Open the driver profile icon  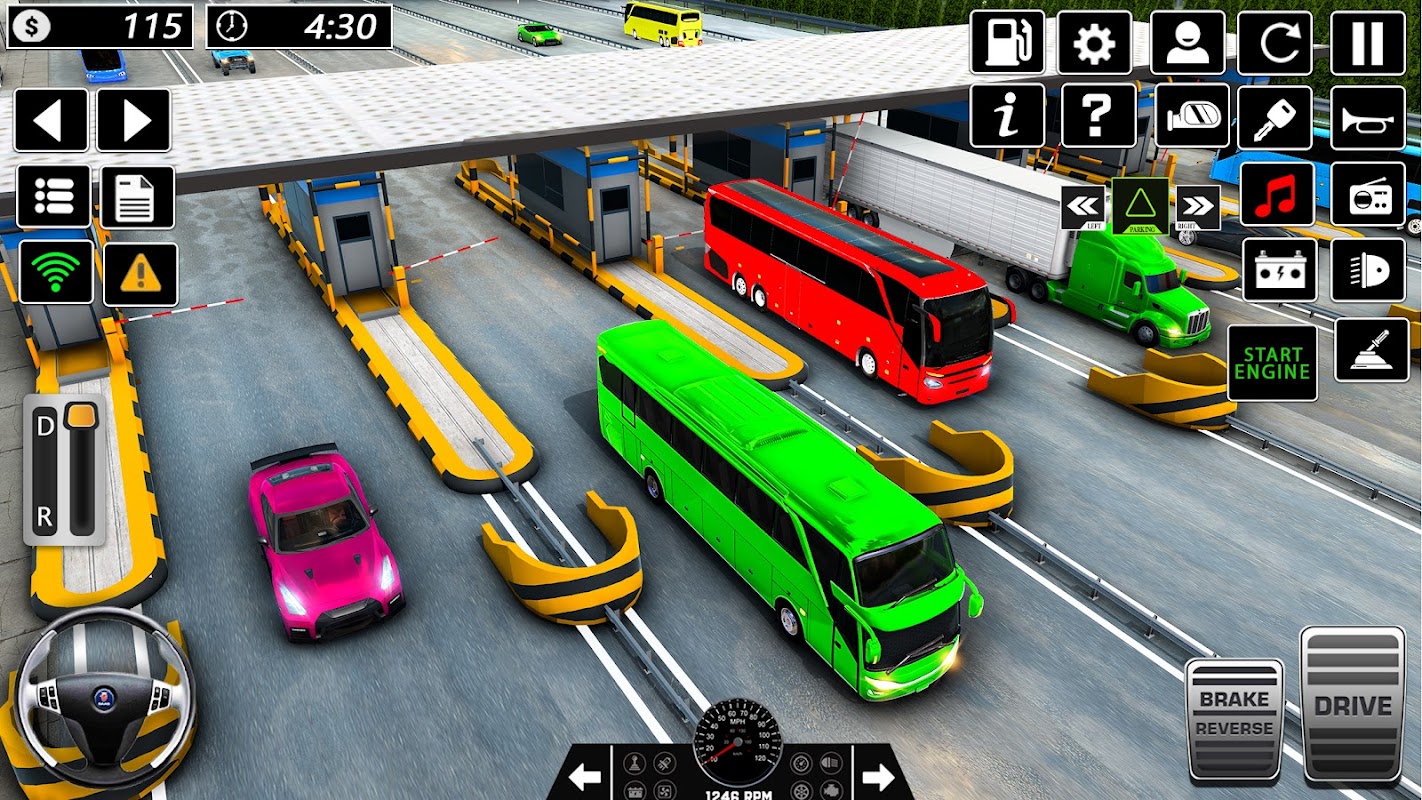[x=1187, y=43]
